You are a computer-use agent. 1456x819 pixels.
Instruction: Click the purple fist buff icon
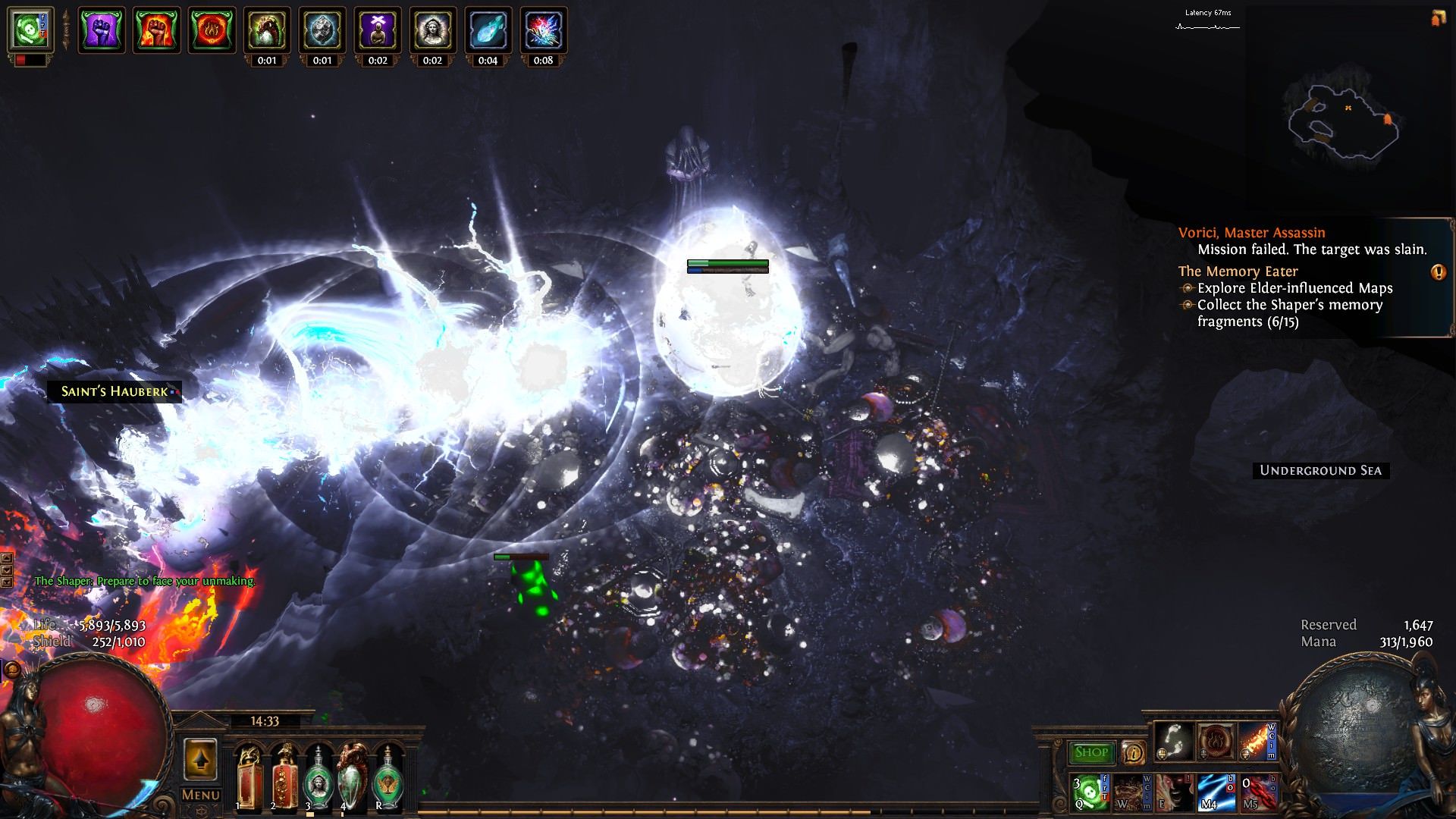[x=102, y=30]
